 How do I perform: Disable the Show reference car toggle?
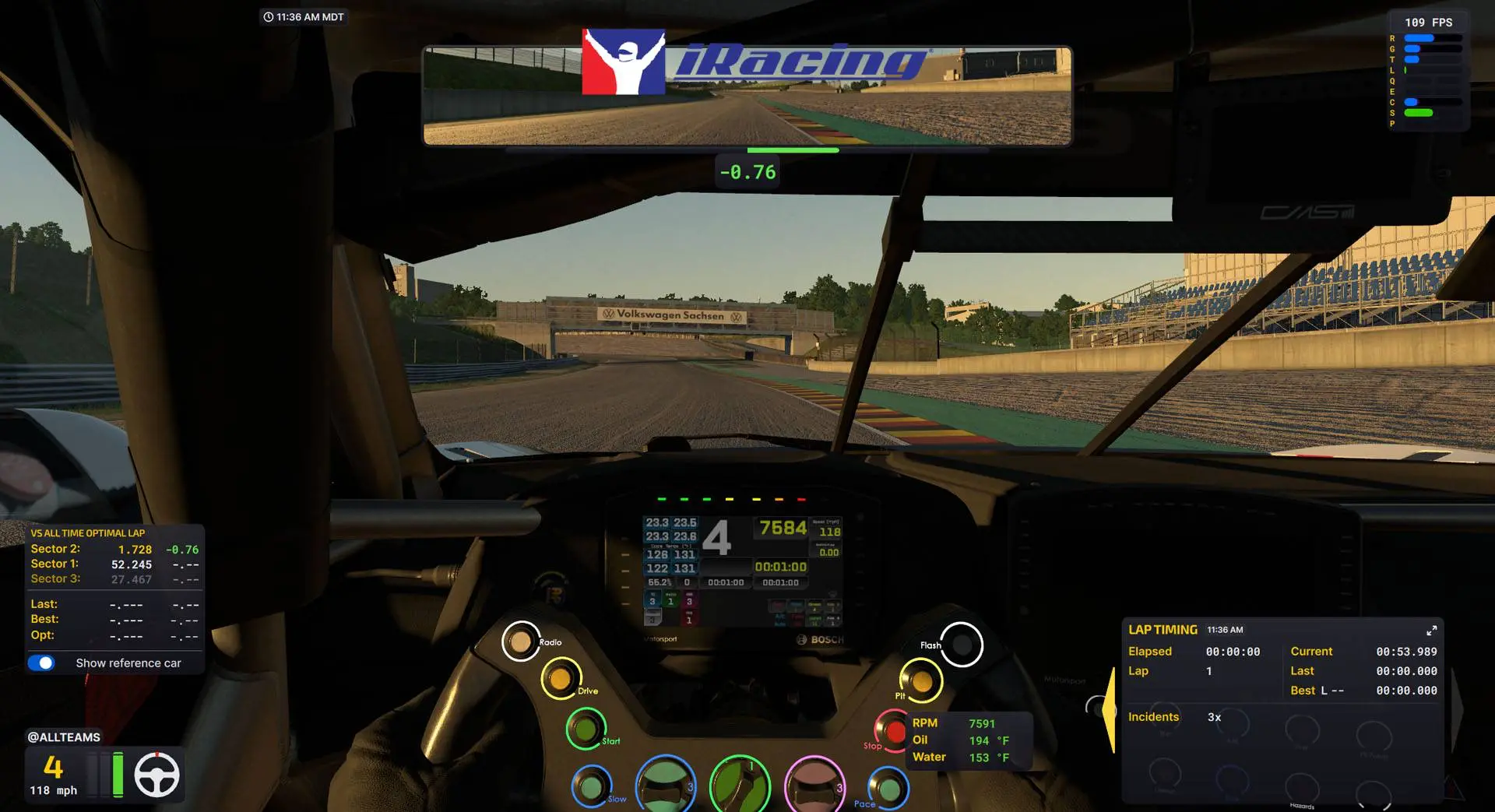tap(43, 663)
